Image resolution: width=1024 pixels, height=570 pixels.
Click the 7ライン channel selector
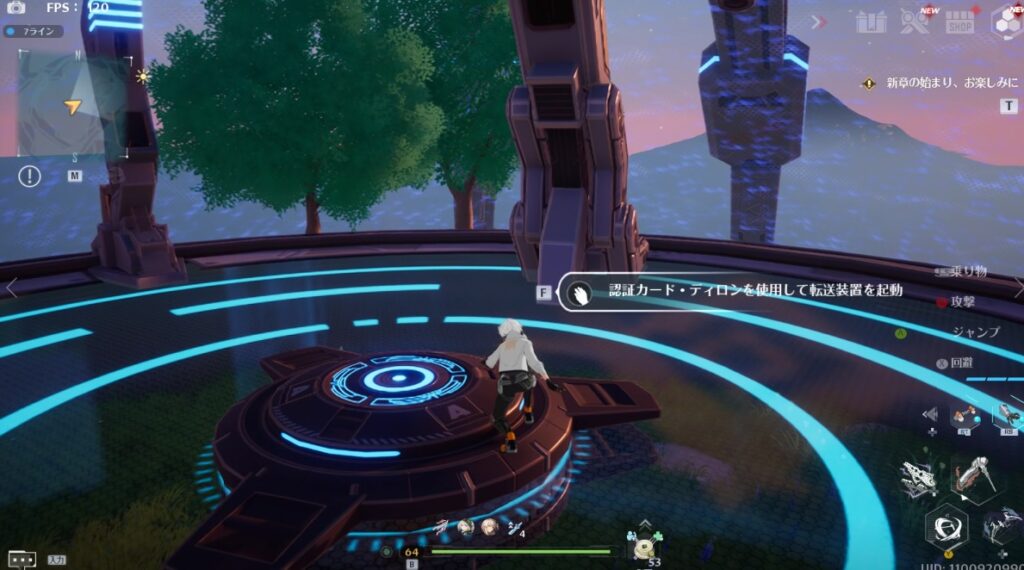(x=34, y=31)
